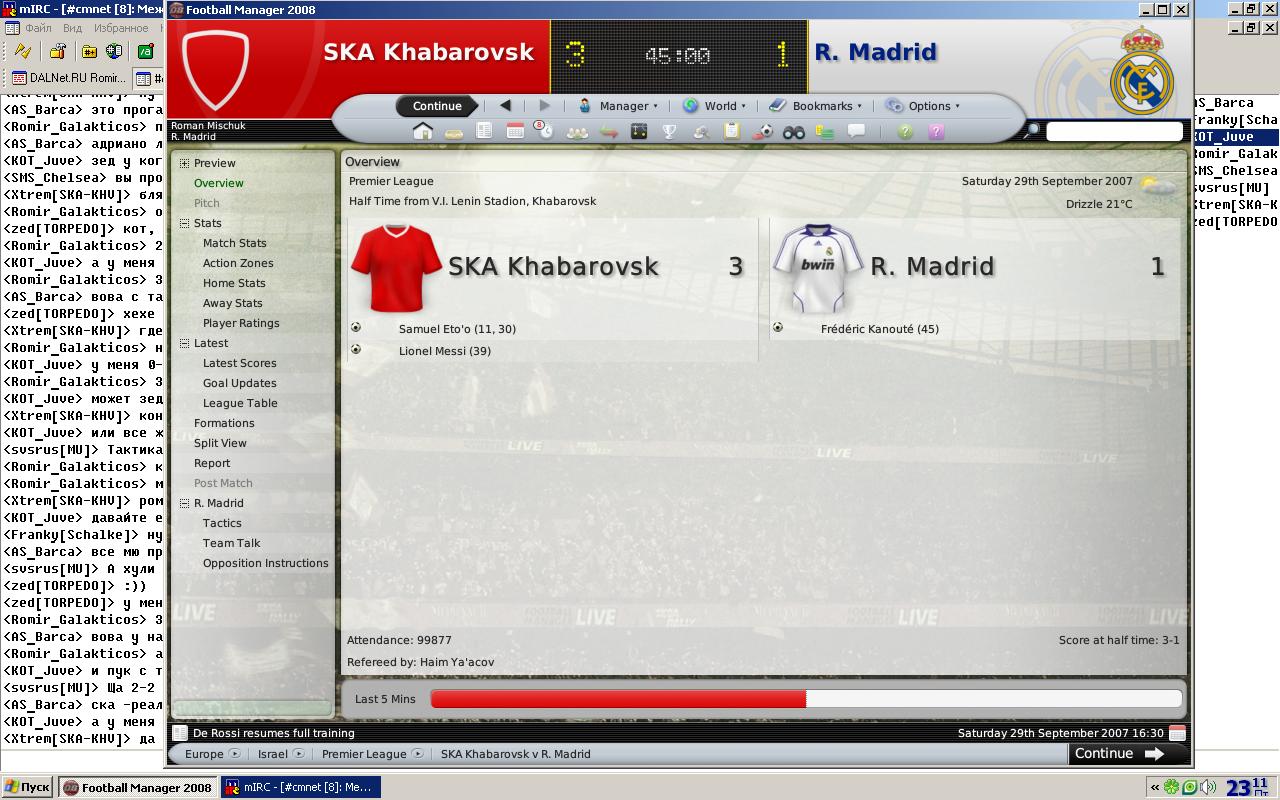This screenshot has width=1280, height=800.
Task: Go back with the left arrow button
Action: [x=505, y=106]
